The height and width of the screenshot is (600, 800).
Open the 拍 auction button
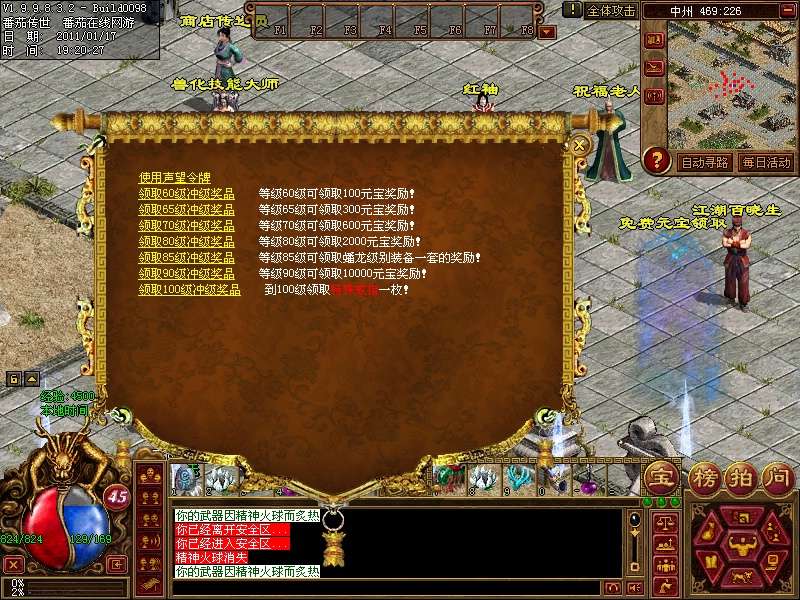(x=738, y=476)
